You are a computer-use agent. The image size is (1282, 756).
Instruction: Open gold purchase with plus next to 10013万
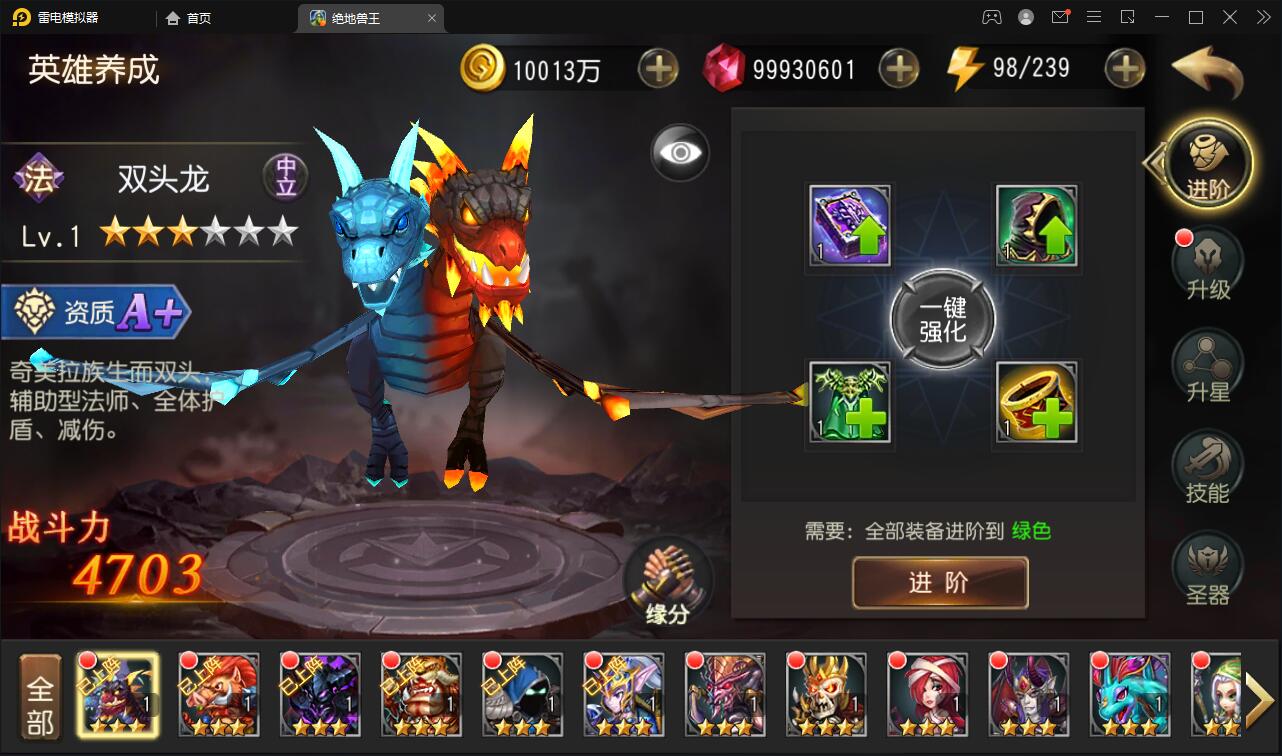(x=658, y=68)
